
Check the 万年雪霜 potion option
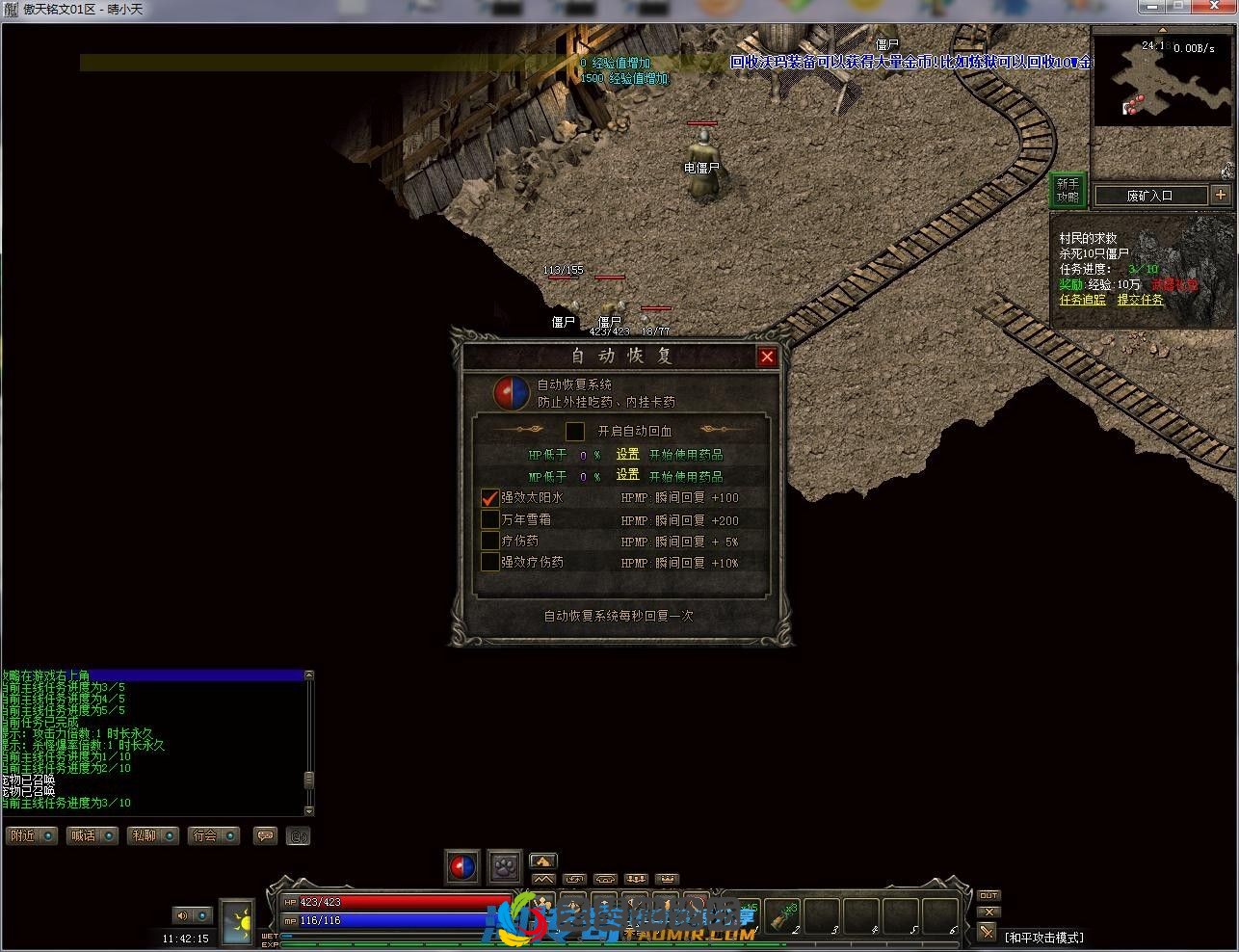point(490,520)
